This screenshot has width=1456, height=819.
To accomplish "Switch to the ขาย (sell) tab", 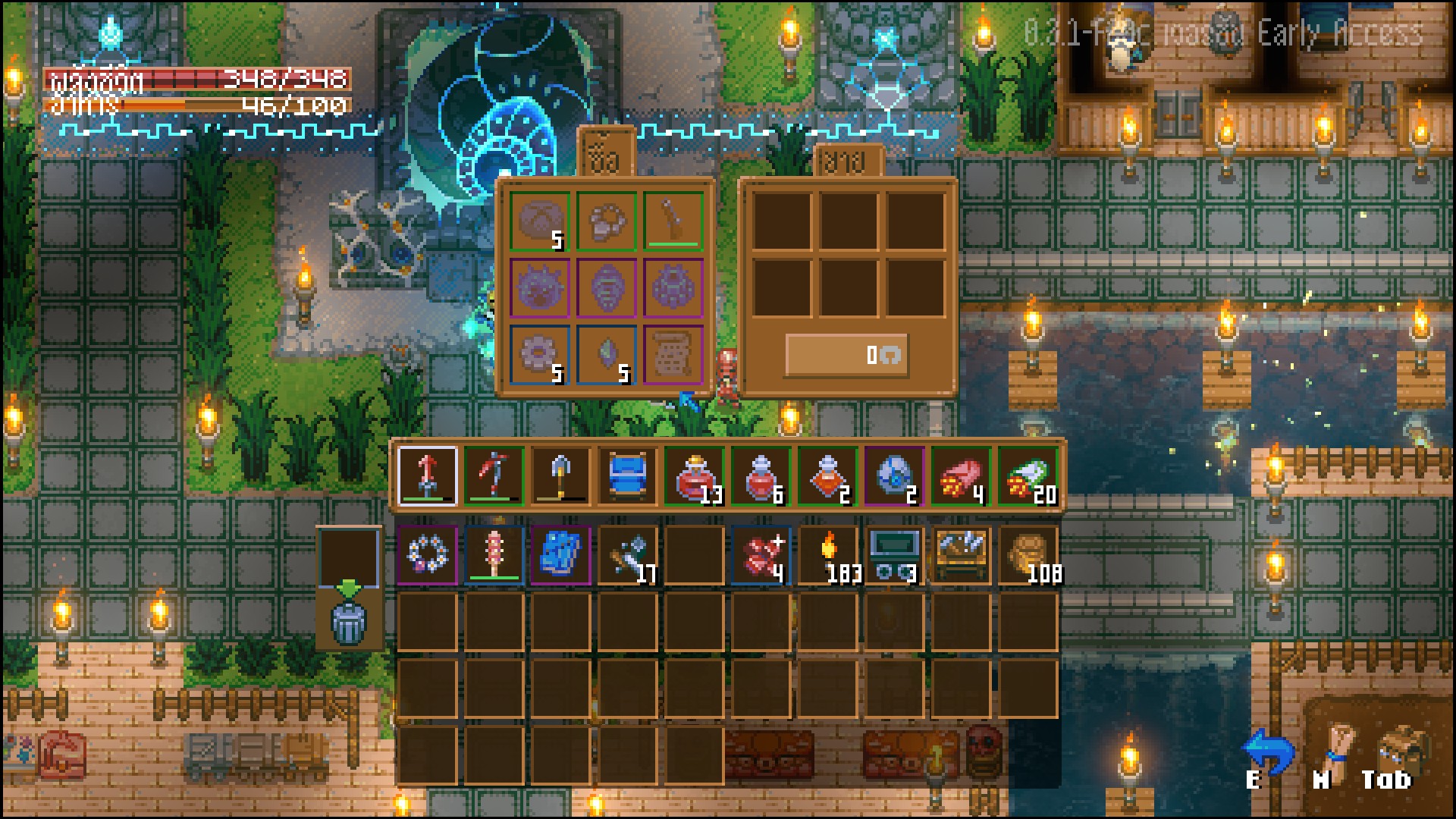I will [x=848, y=161].
